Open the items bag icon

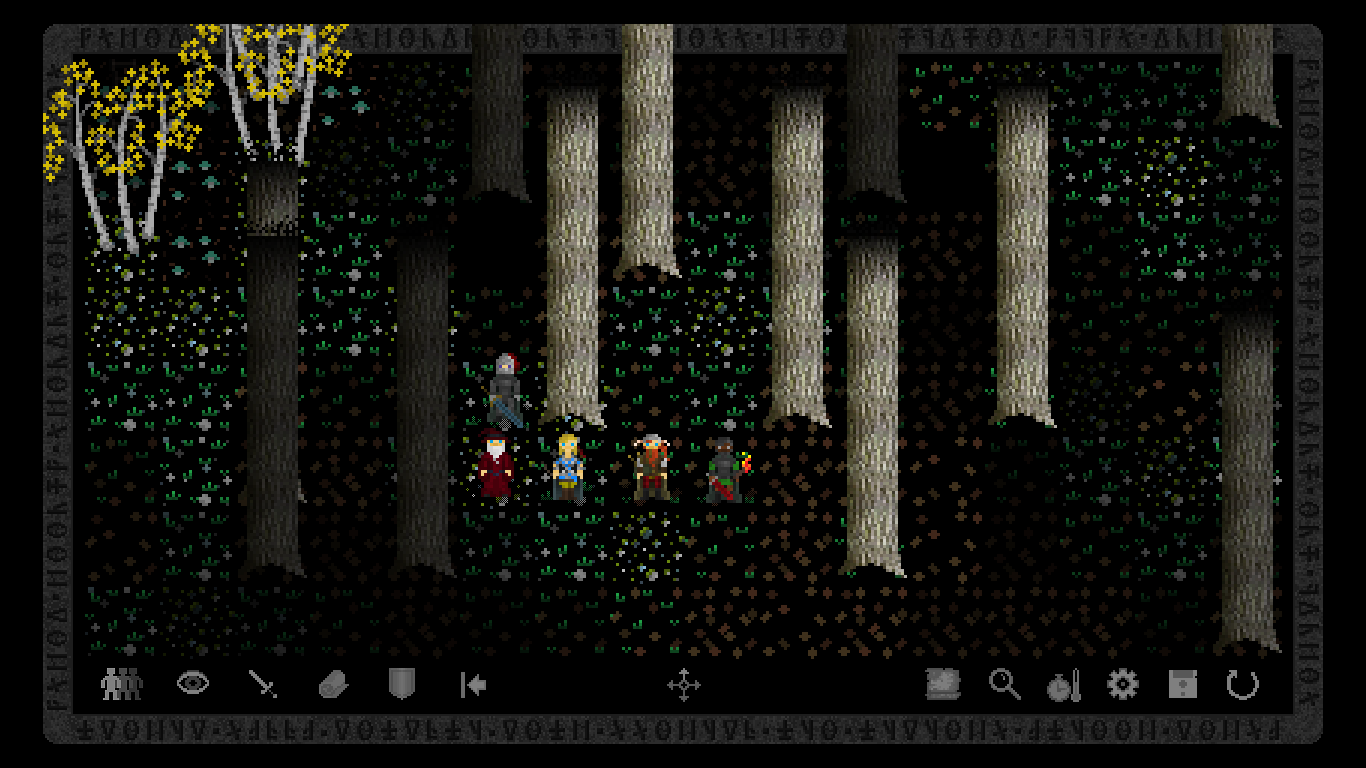coord(333,682)
